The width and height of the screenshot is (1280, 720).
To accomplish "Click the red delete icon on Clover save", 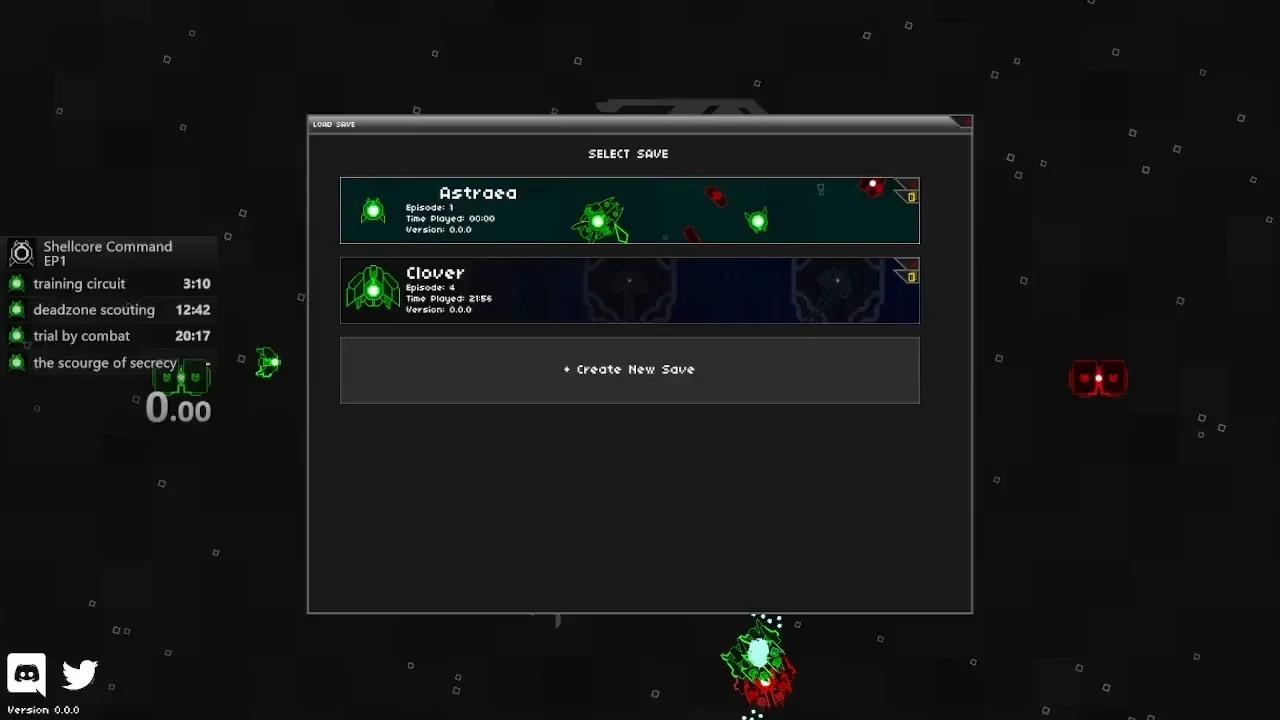I will click(x=912, y=264).
